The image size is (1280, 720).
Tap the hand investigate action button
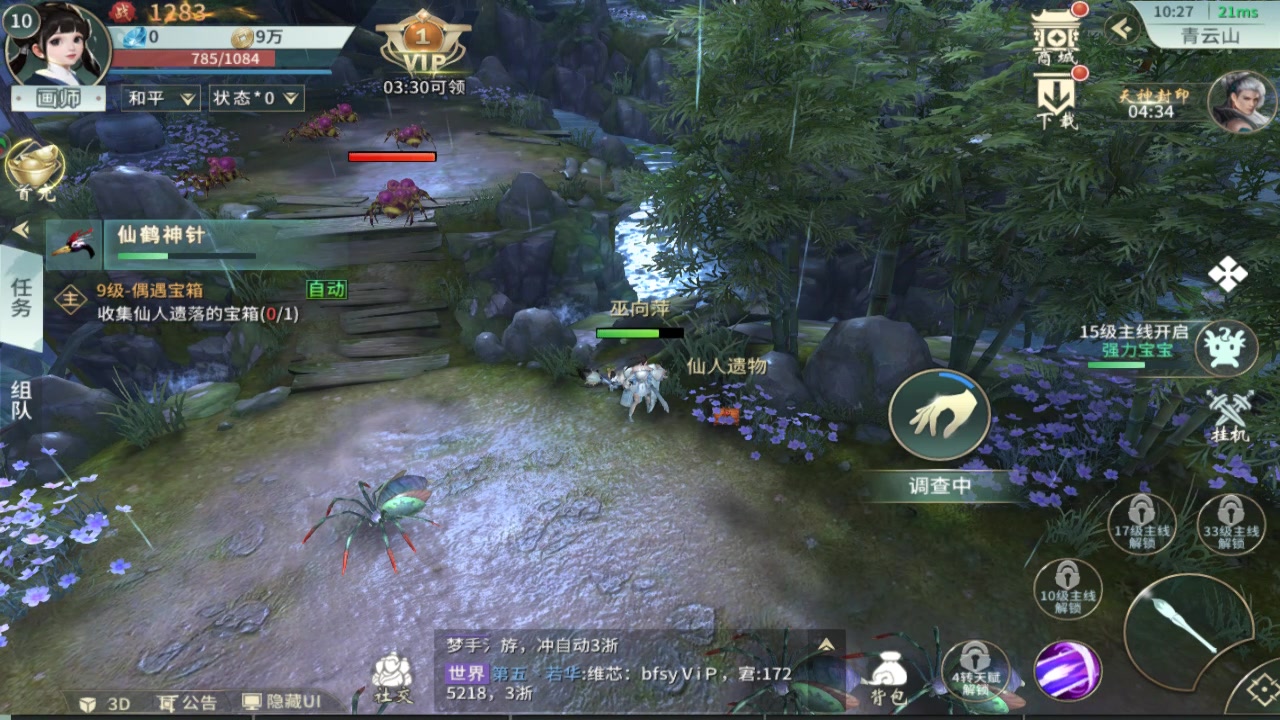tap(938, 416)
